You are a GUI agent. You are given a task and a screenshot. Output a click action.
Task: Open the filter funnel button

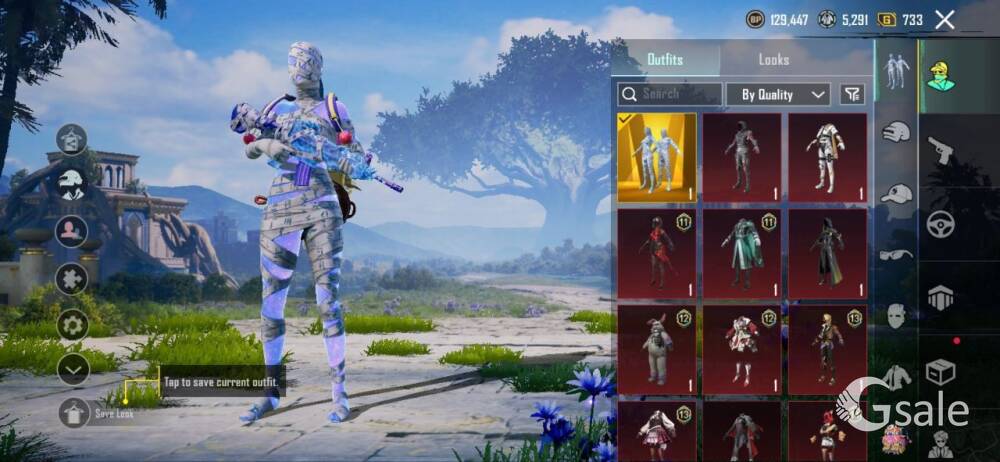[852, 94]
